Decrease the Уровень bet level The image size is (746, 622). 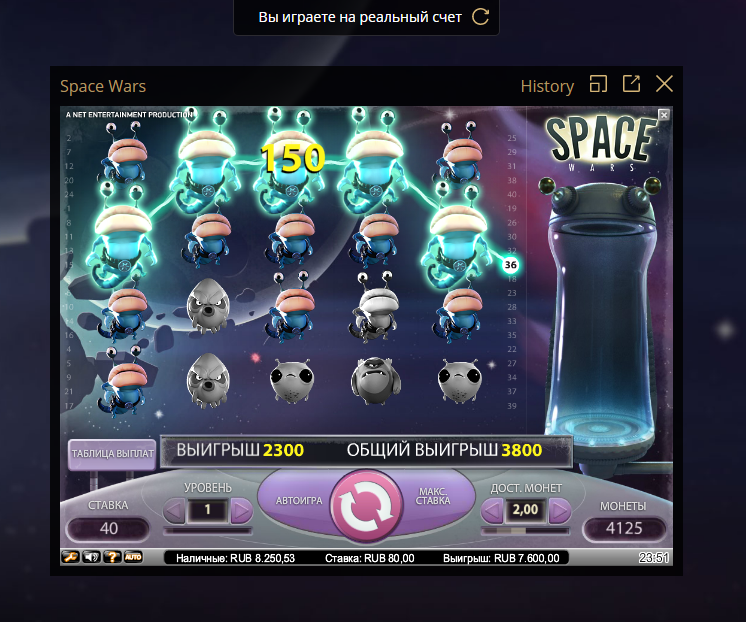pos(175,511)
